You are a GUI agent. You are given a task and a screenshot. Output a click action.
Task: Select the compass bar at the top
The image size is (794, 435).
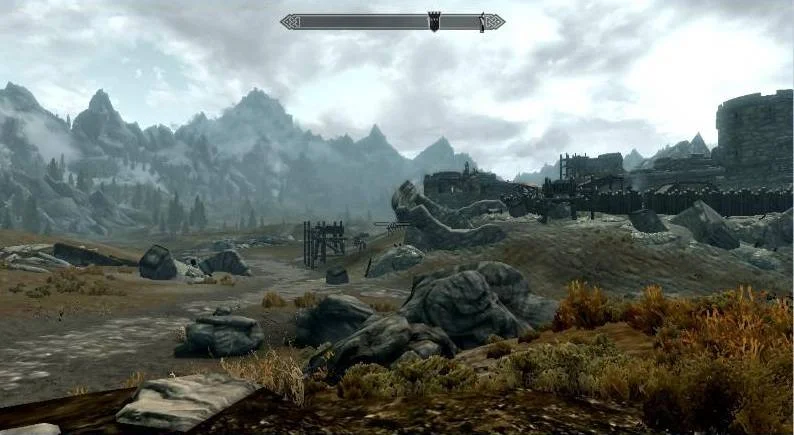click(360, 21)
